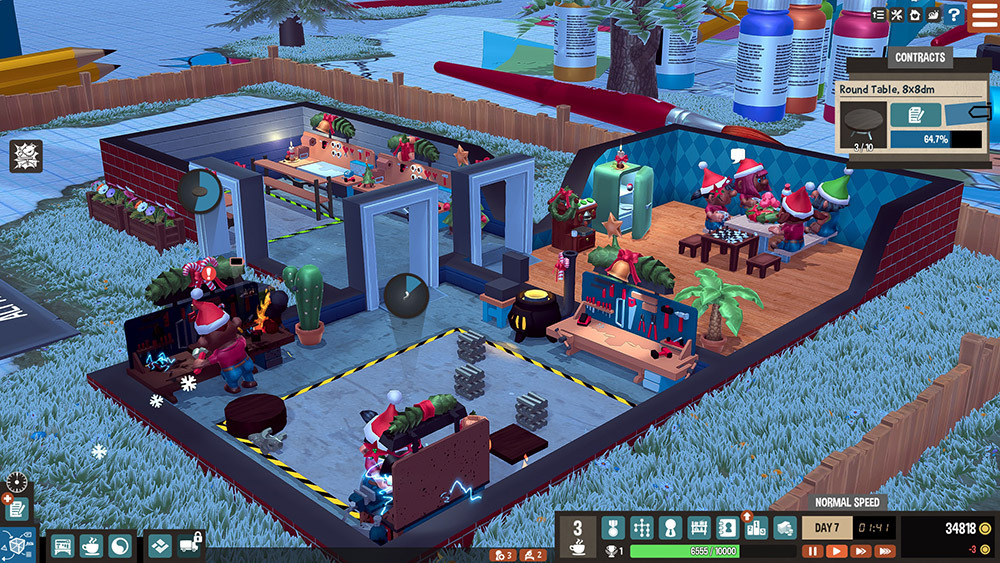Switch to fastest triple-arrow speed
The height and width of the screenshot is (563, 1000).
coord(885,551)
